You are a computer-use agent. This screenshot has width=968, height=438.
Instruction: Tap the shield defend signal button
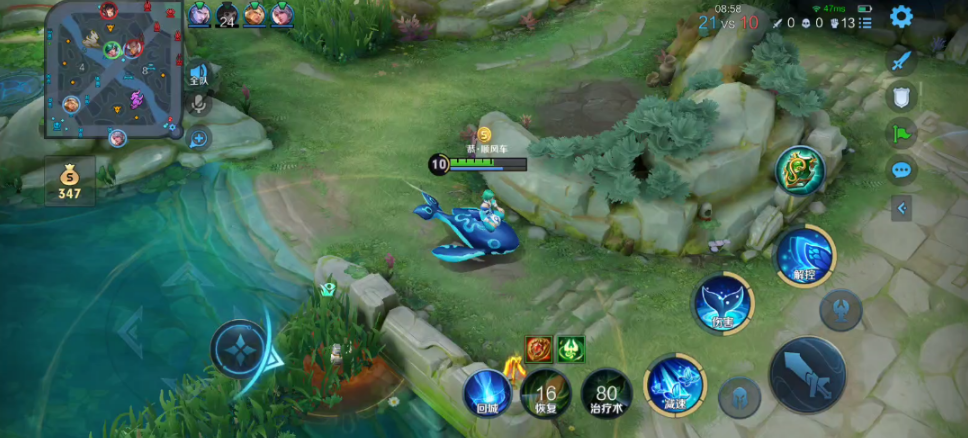tap(901, 97)
